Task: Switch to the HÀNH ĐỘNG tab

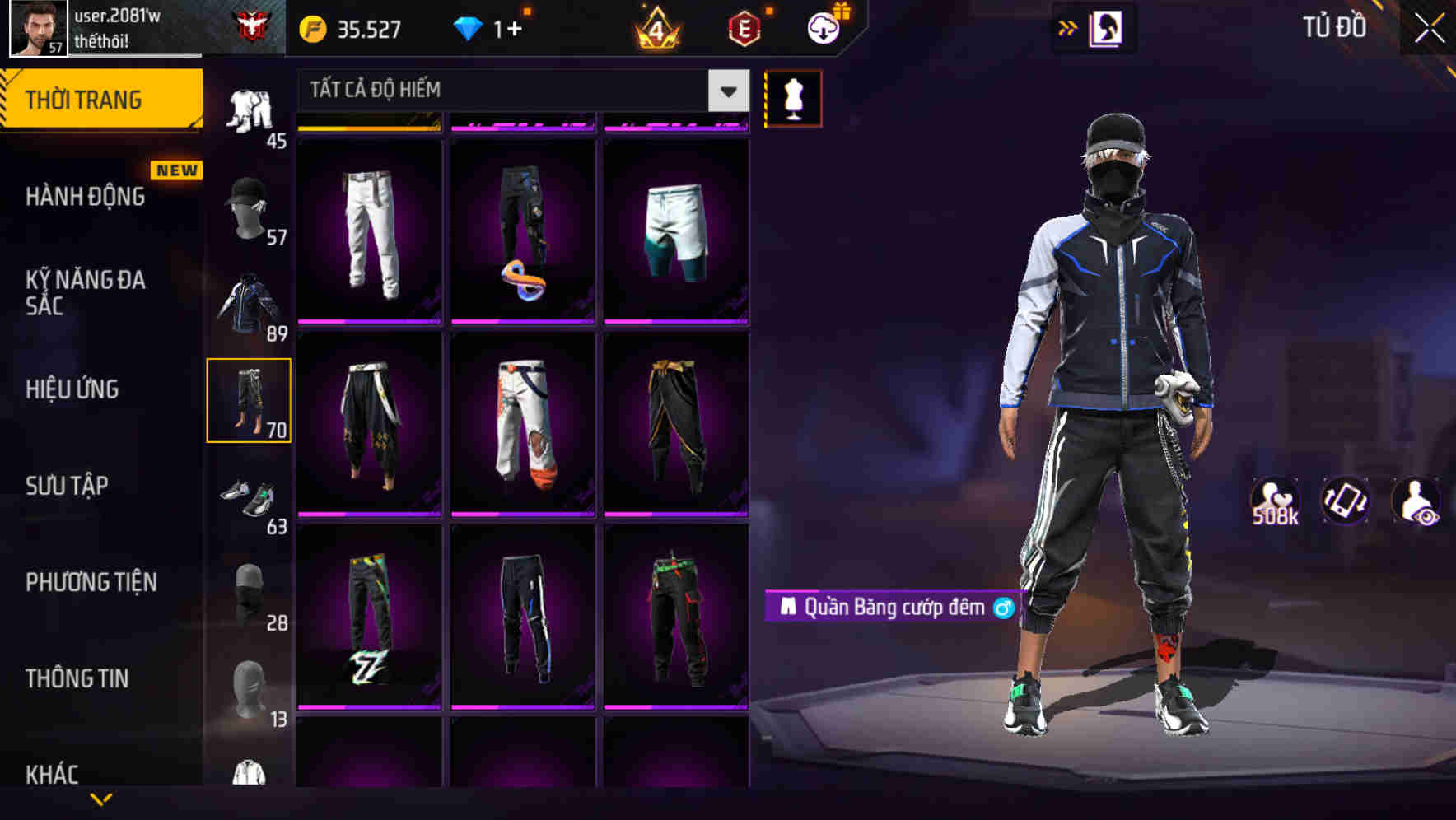Action: pos(86,198)
